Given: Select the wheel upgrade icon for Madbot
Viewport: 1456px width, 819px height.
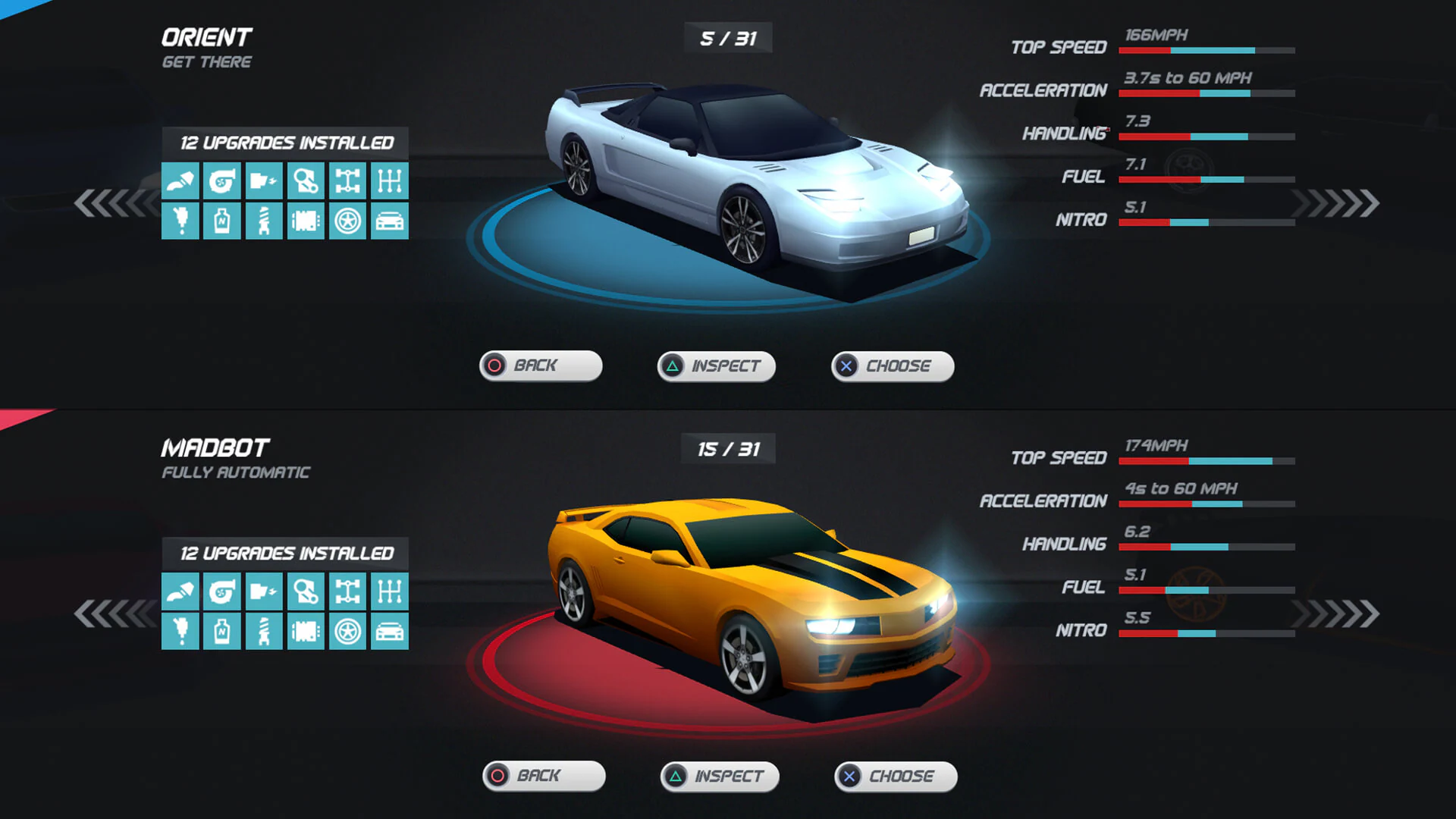Looking at the screenshot, I should pyautogui.click(x=348, y=631).
